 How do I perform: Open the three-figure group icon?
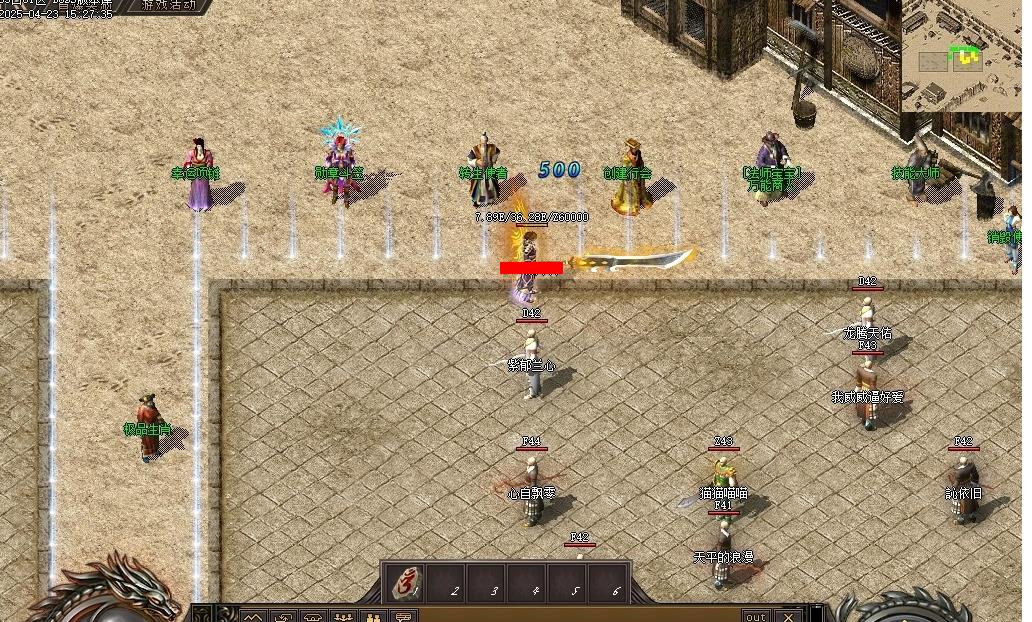pyautogui.click(x=343, y=616)
